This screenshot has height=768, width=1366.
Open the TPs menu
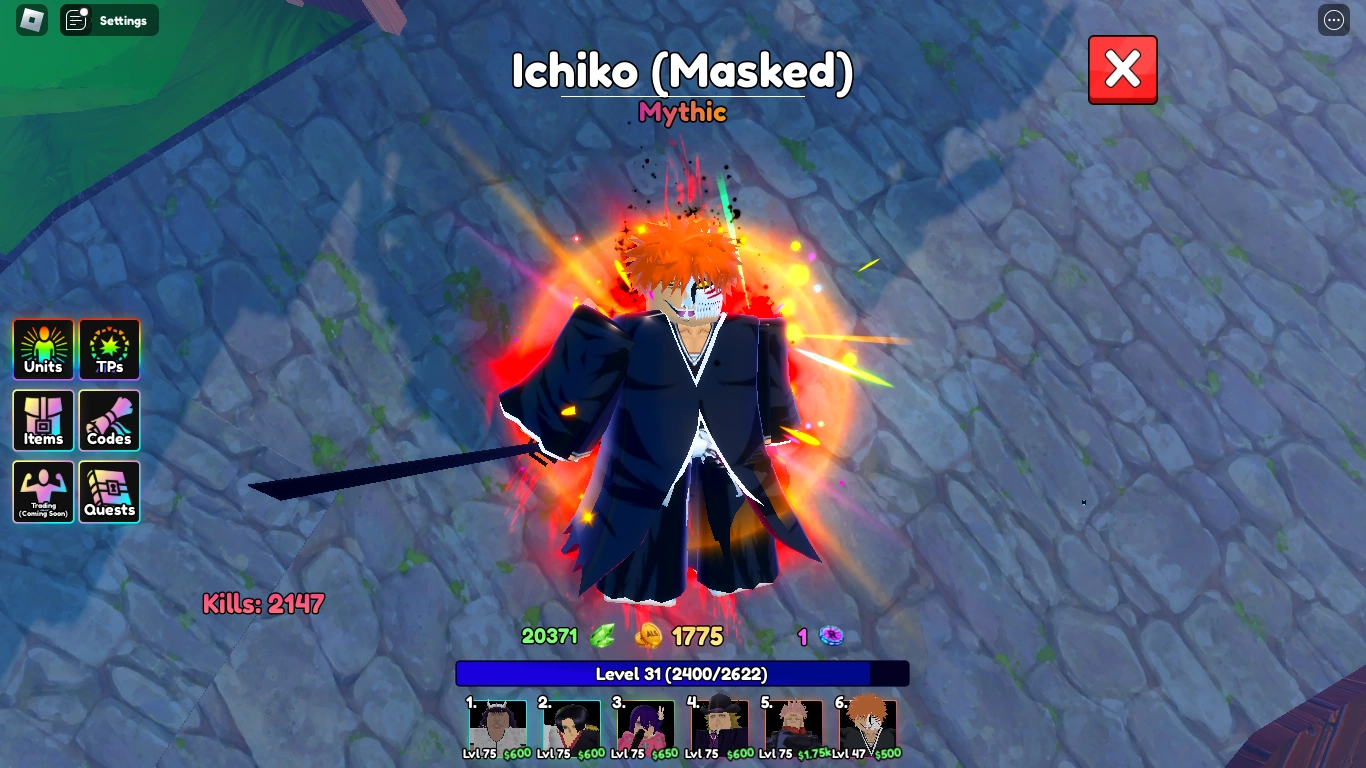(109, 349)
